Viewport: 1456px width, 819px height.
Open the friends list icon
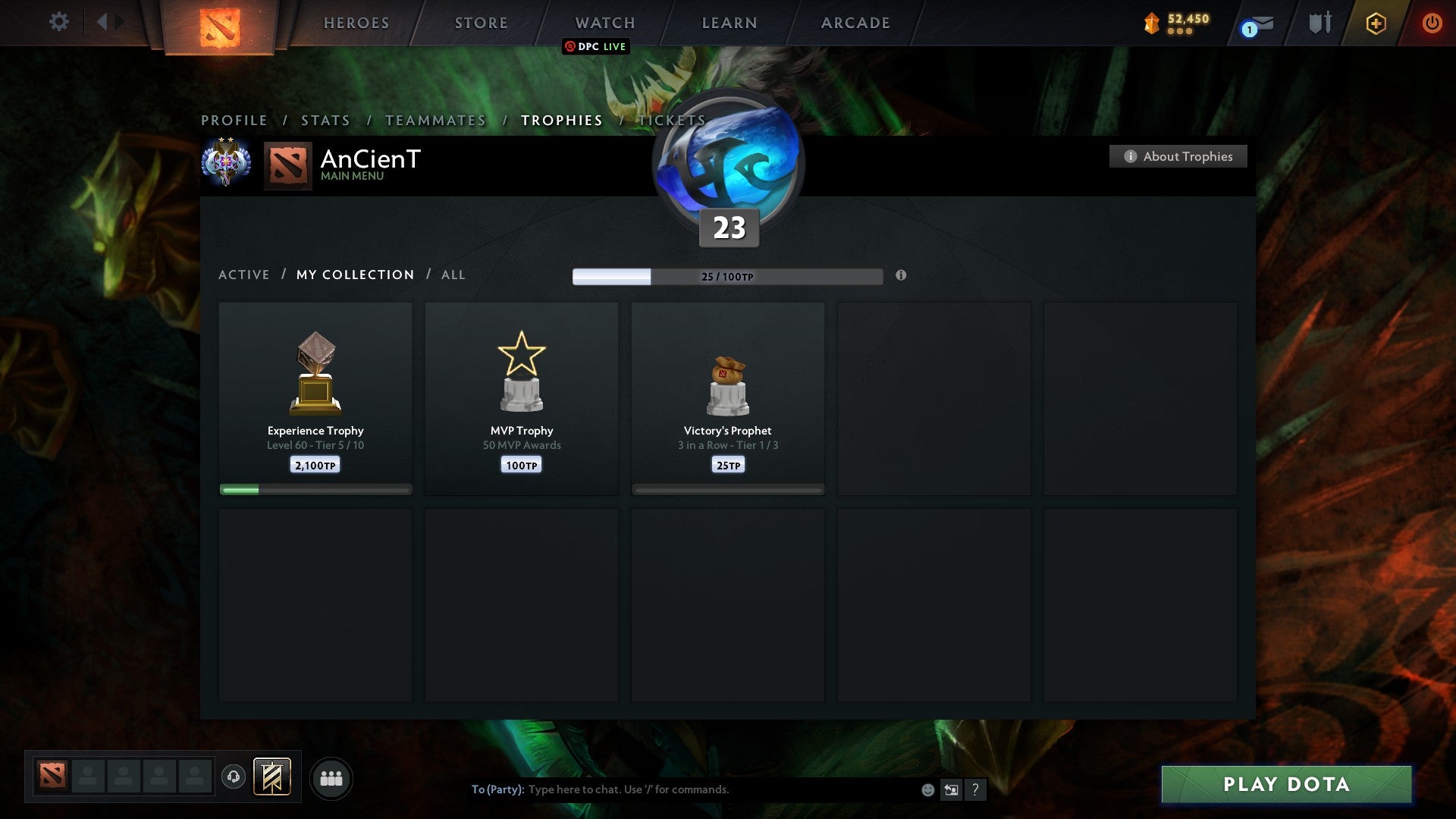pyautogui.click(x=331, y=777)
